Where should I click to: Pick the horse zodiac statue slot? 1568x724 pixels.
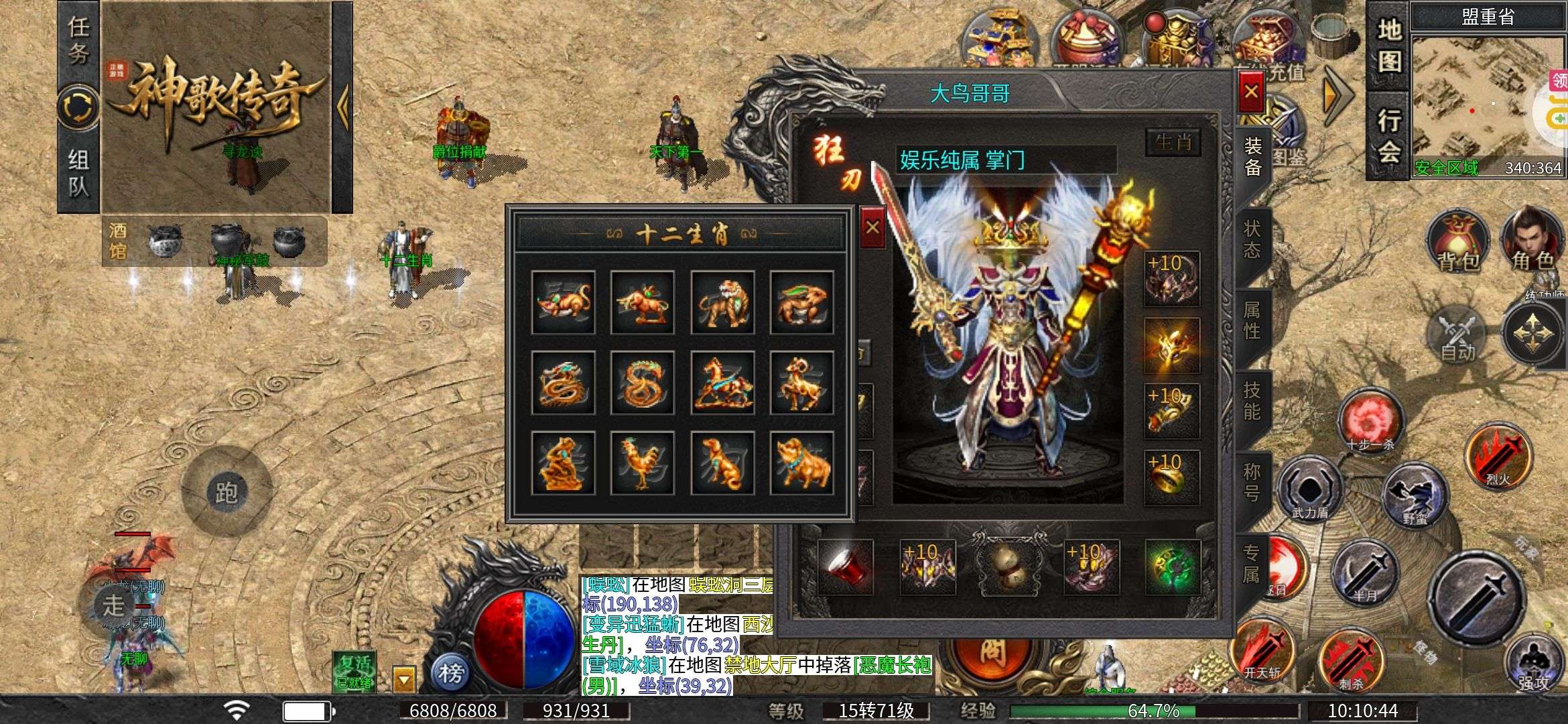pyautogui.click(x=722, y=383)
